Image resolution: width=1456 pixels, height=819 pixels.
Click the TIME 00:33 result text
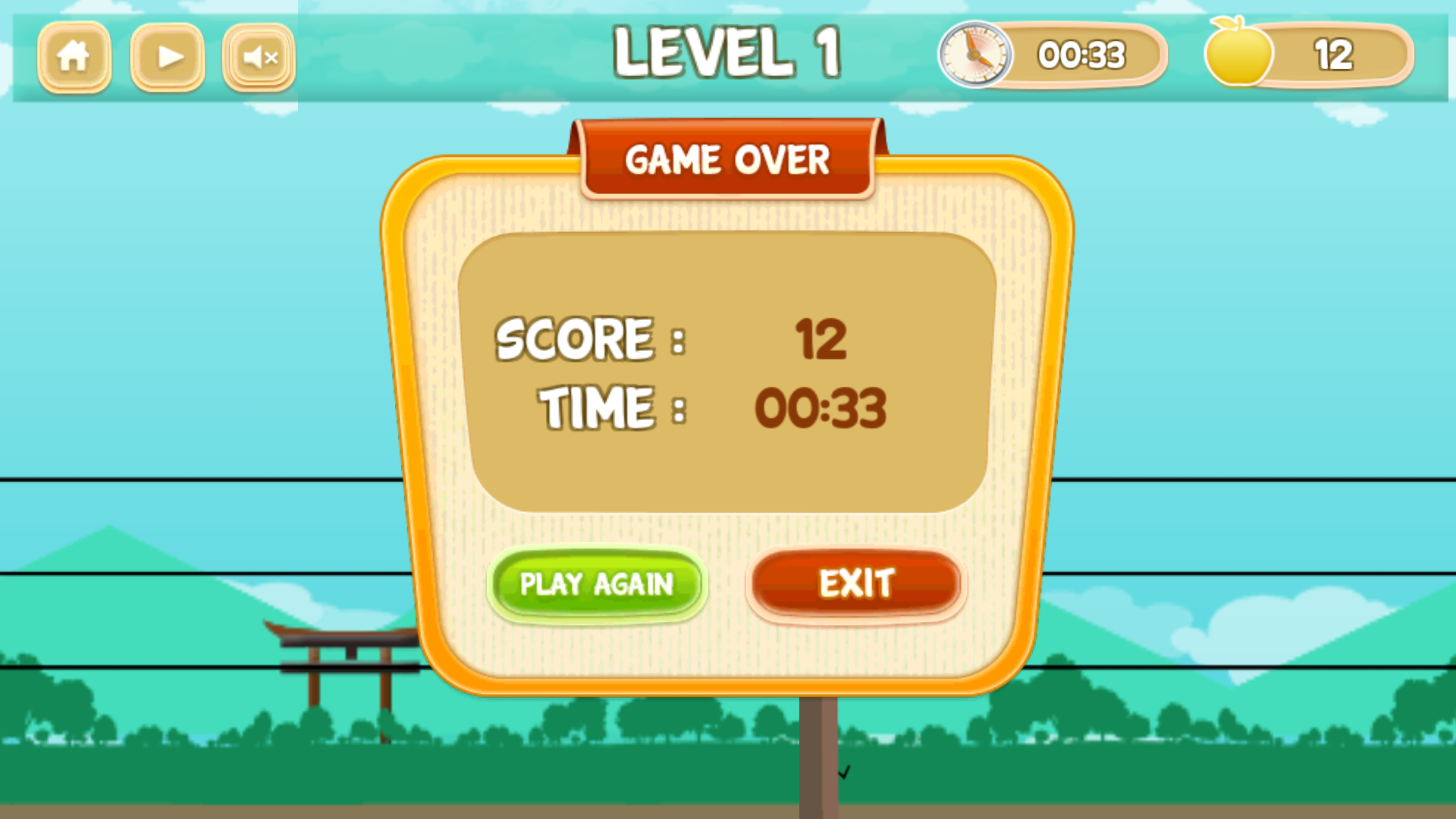[821, 408]
